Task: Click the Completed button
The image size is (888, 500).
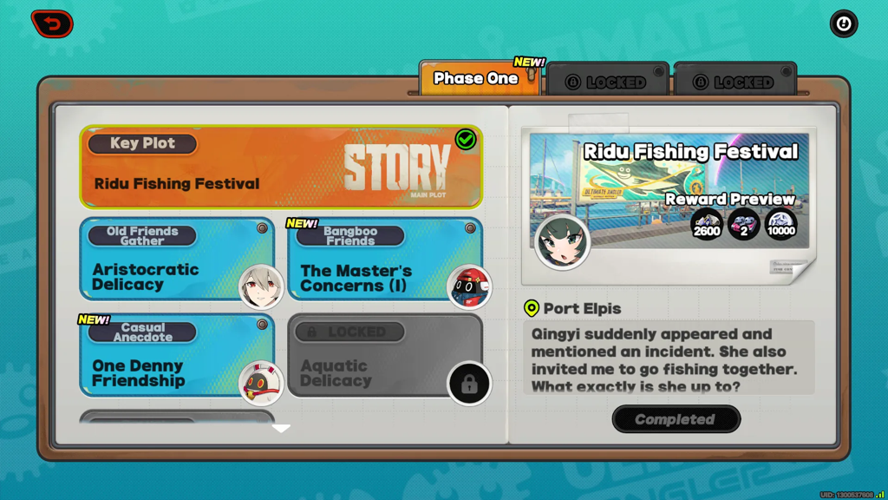Action: (676, 419)
